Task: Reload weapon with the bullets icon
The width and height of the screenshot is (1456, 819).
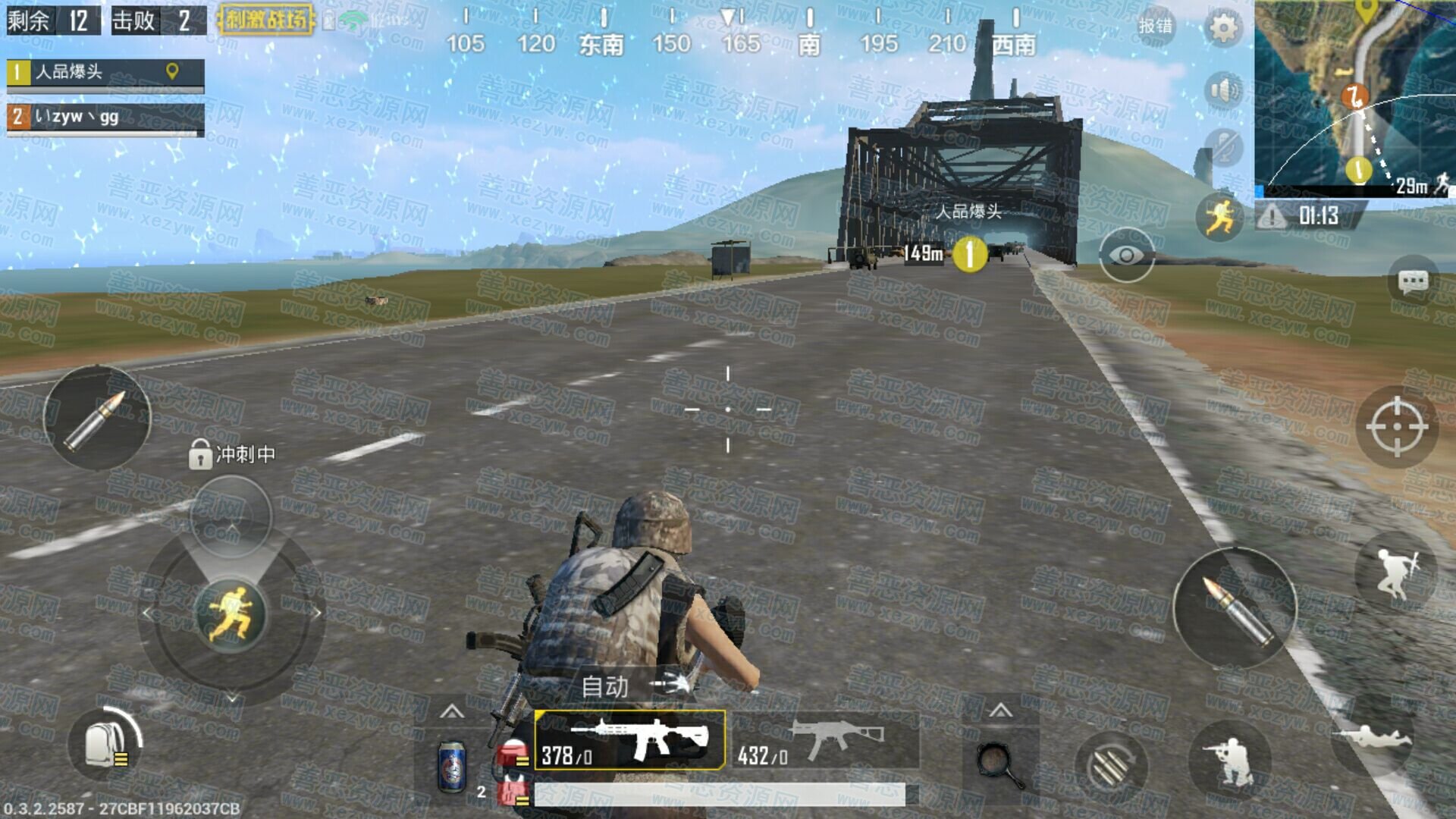Action: pos(1111,767)
